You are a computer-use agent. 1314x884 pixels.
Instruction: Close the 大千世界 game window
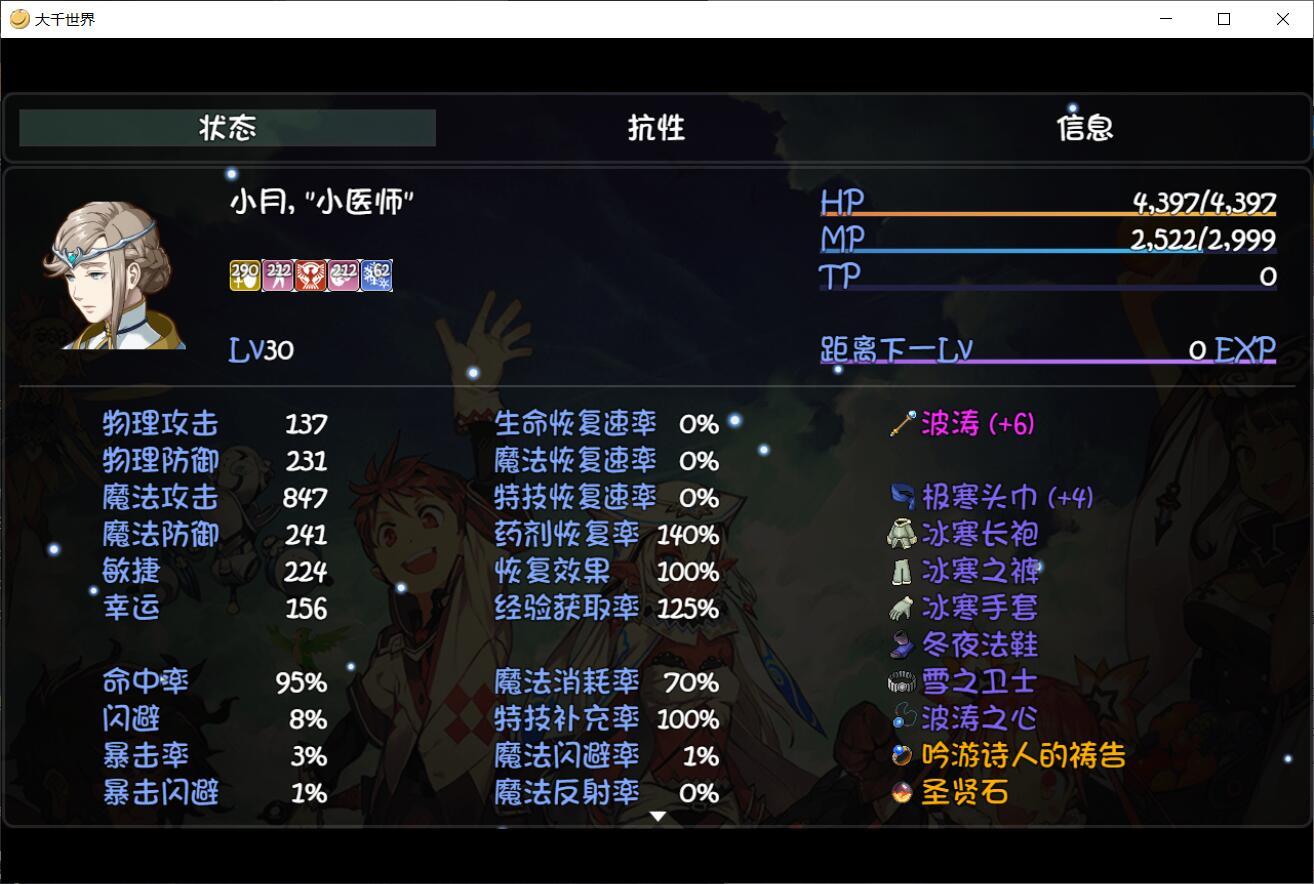pos(1283,19)
